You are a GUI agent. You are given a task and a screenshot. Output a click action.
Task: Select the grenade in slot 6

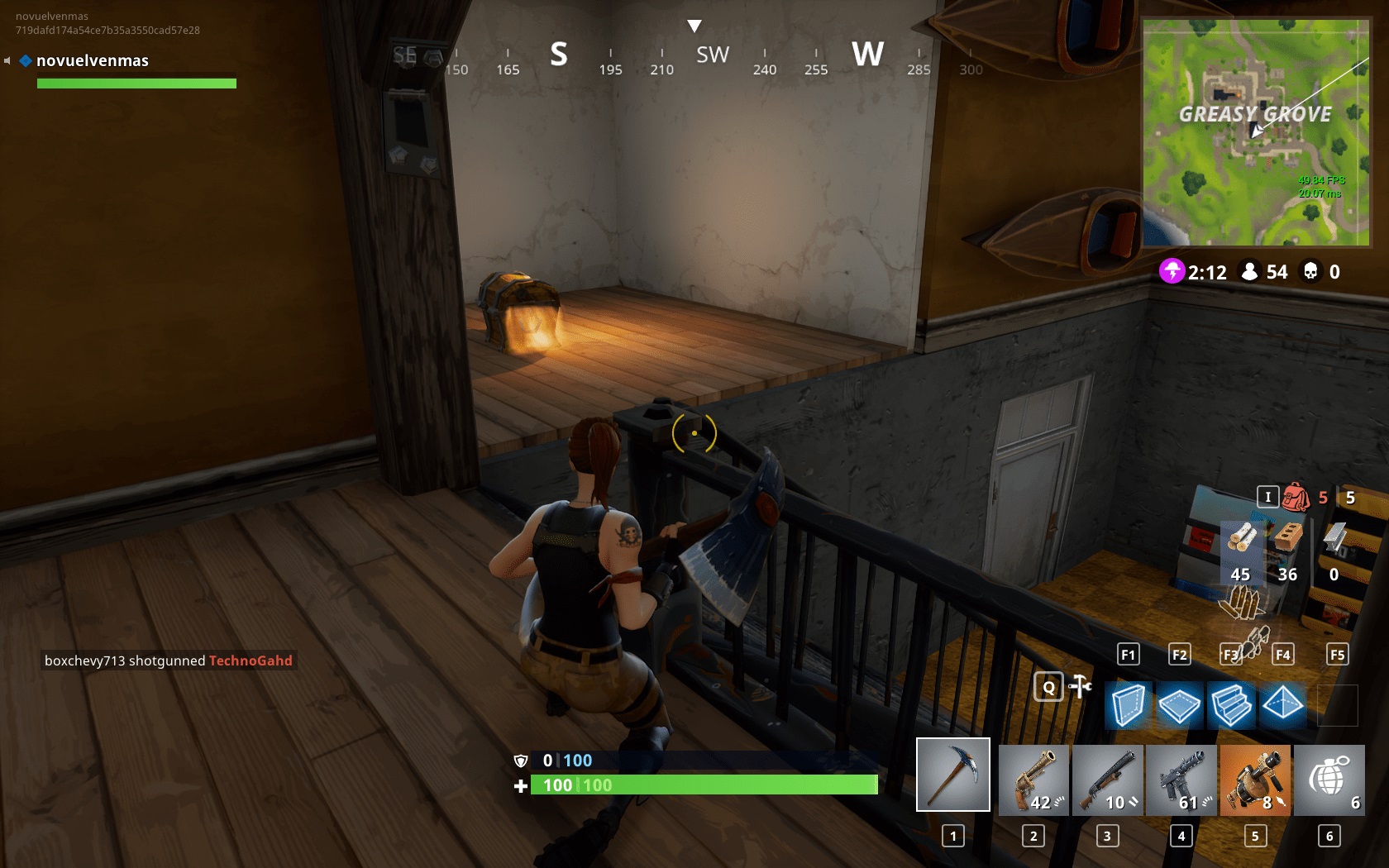1329,779
